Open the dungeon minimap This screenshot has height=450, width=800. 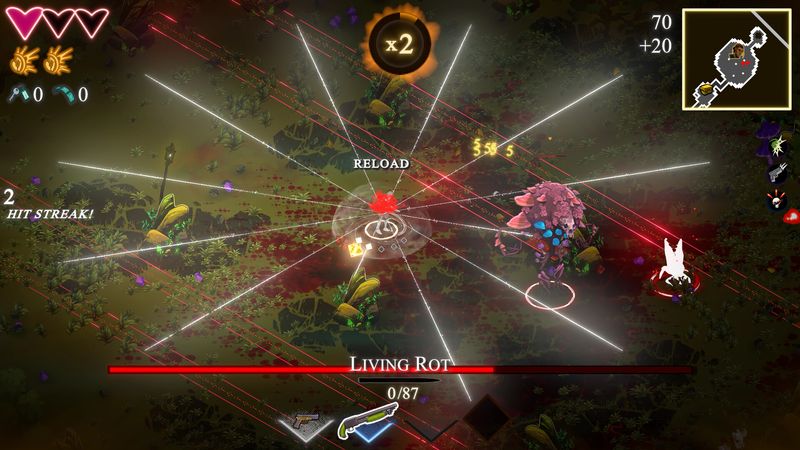[738, 59]
